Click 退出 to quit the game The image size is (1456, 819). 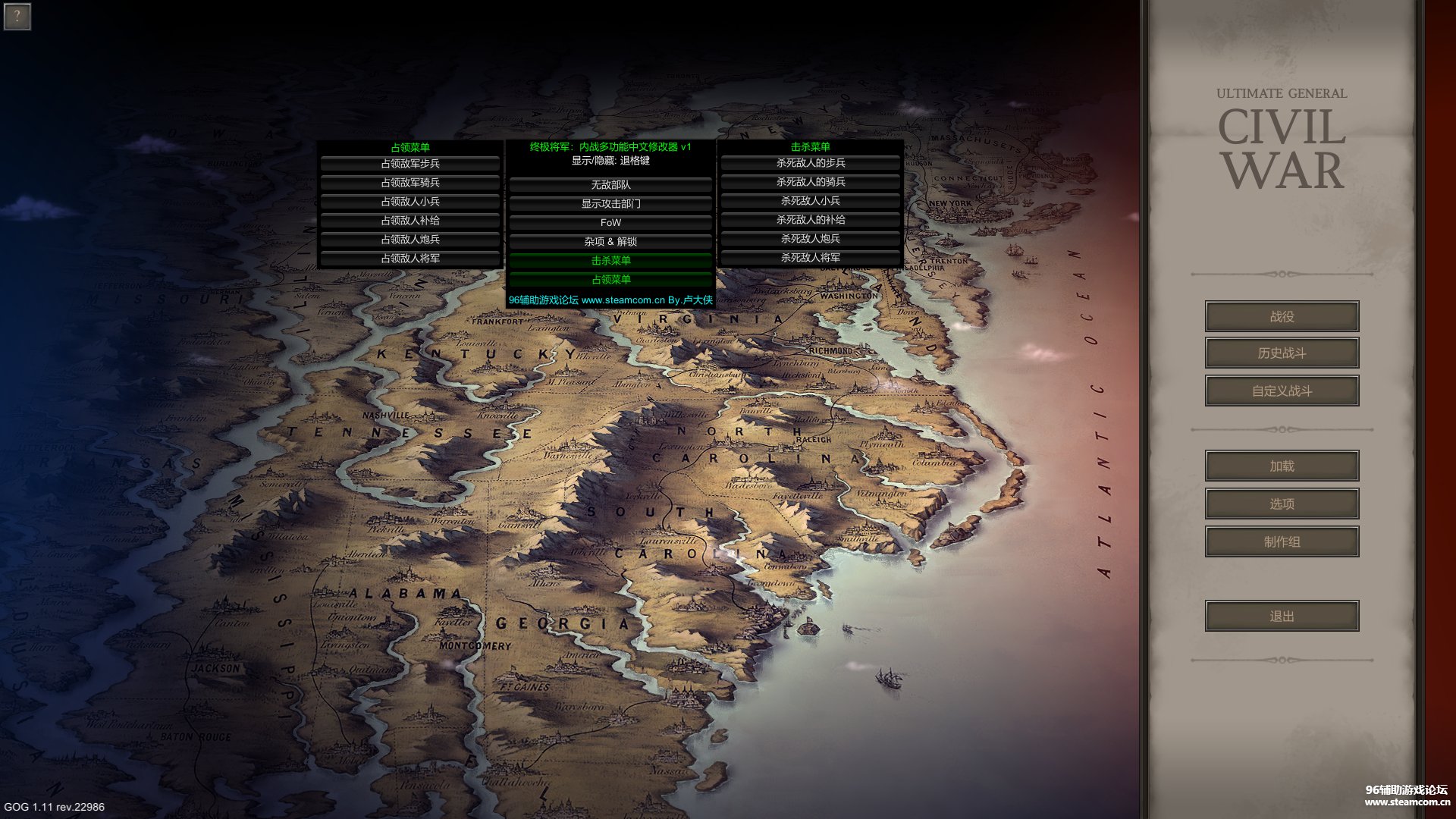coord(1282,617)
